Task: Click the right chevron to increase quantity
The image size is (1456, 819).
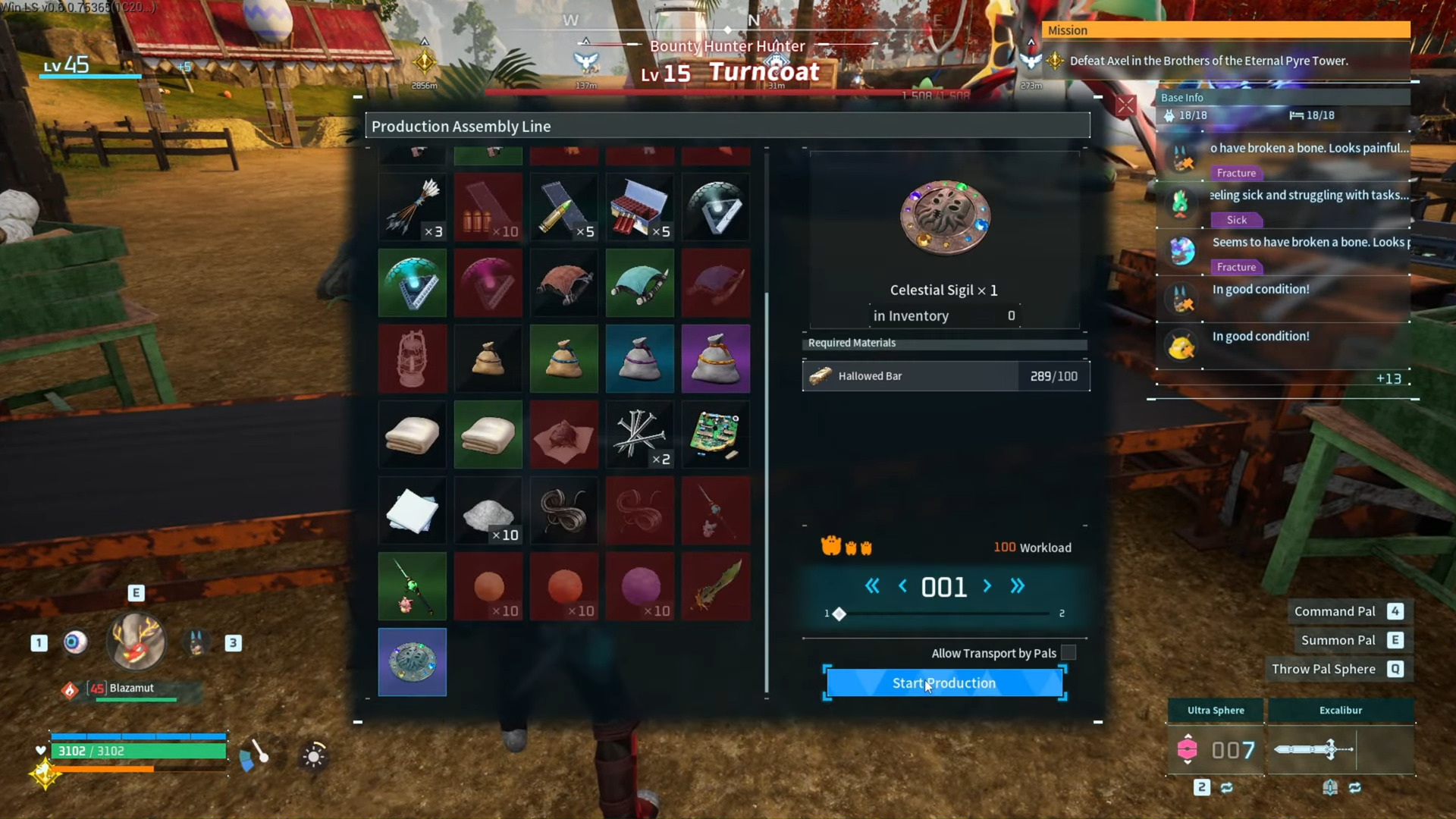Action: click(987, 586)
